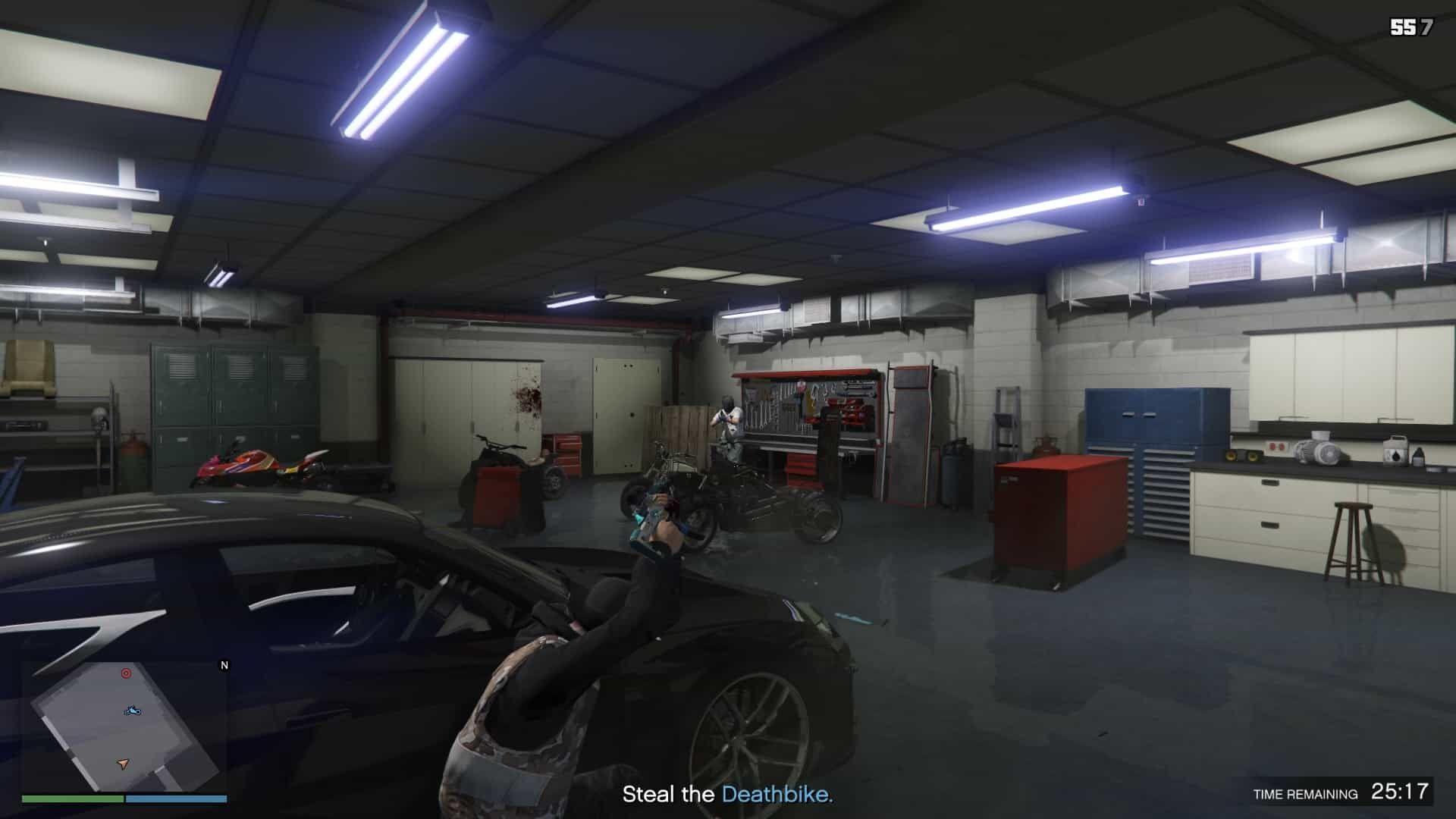Click the red objective circle on the minimap
Screen dimensions: 1456x819
point(125,673)
